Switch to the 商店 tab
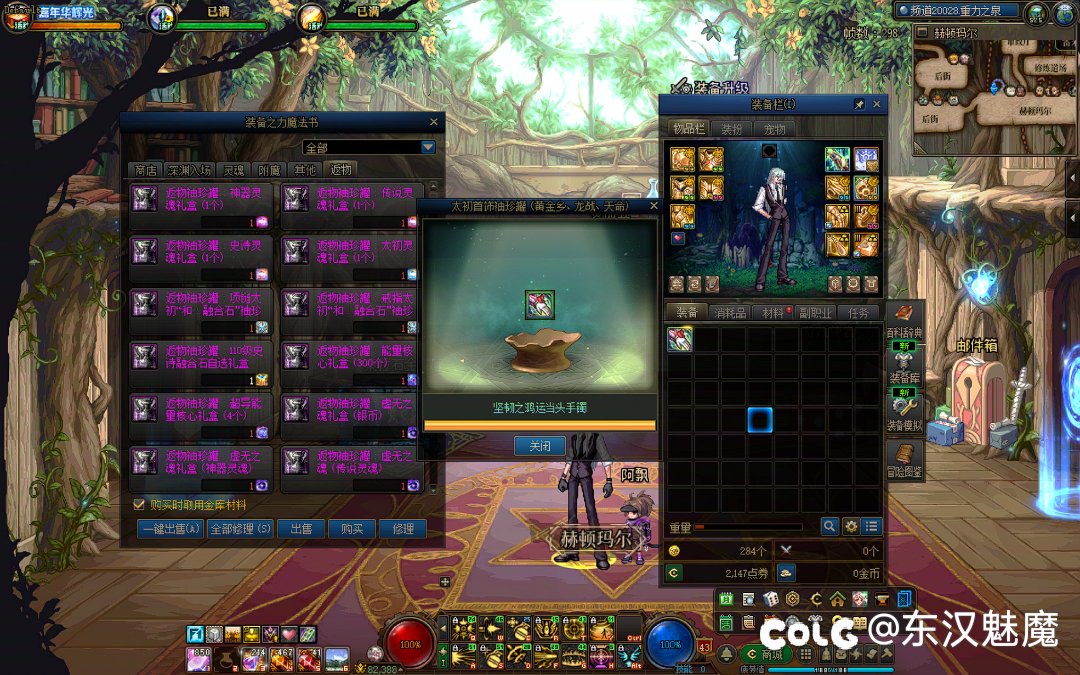The height and width of the screenshot is (675, 1080). pyautogui.click(x=146, y=170)
